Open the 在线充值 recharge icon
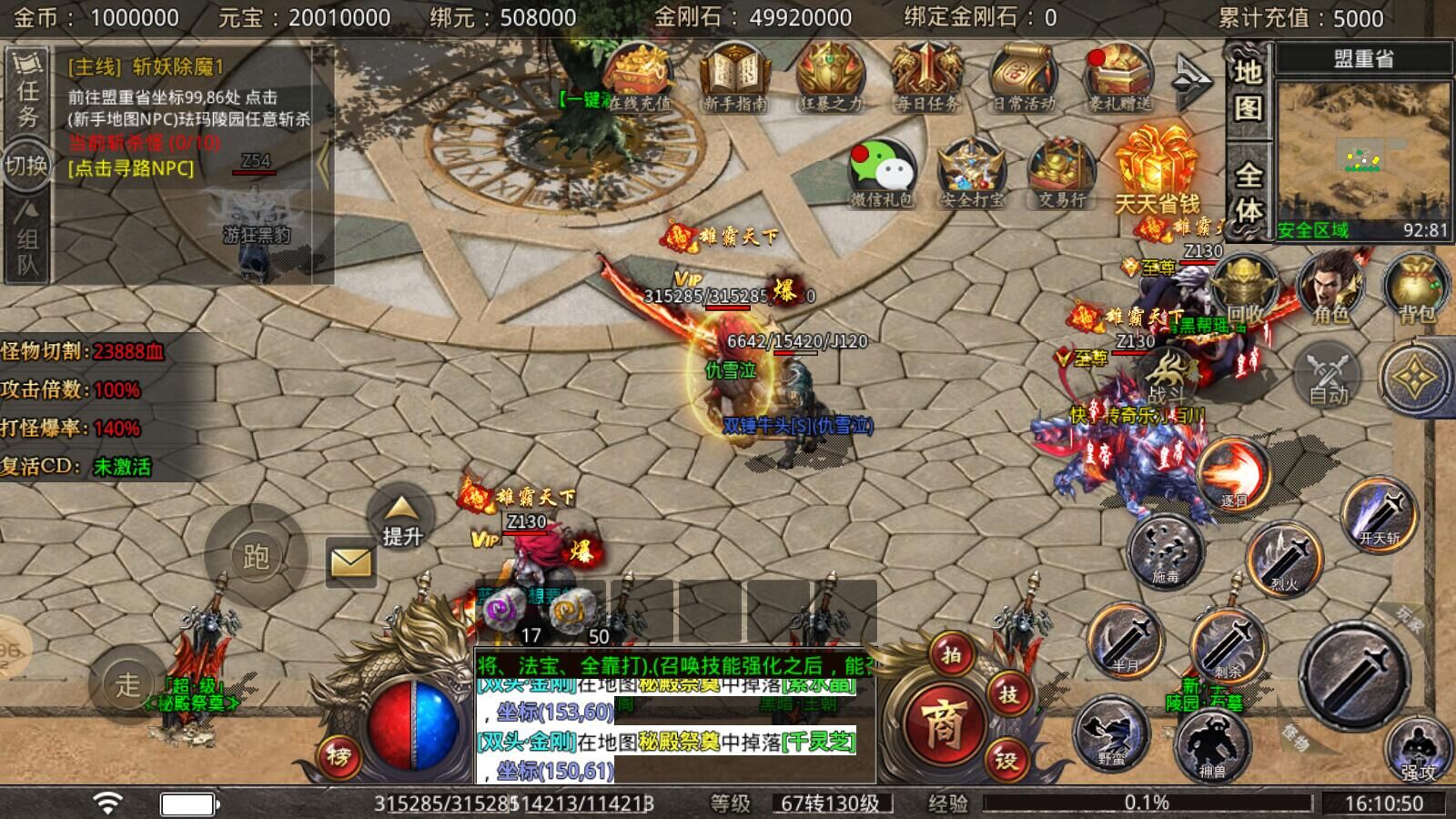Viewport: 1456px width, 819px height. (x=639, y=77)
